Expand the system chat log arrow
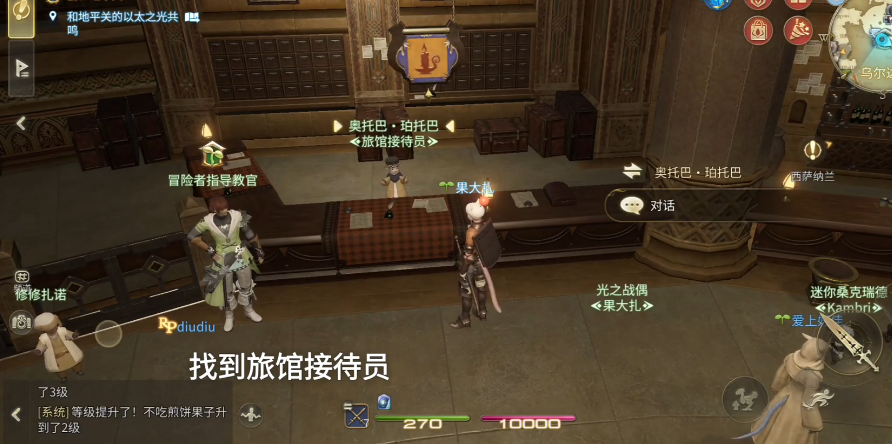The width and height of the screenshot is (892, 444). [16, 413]
